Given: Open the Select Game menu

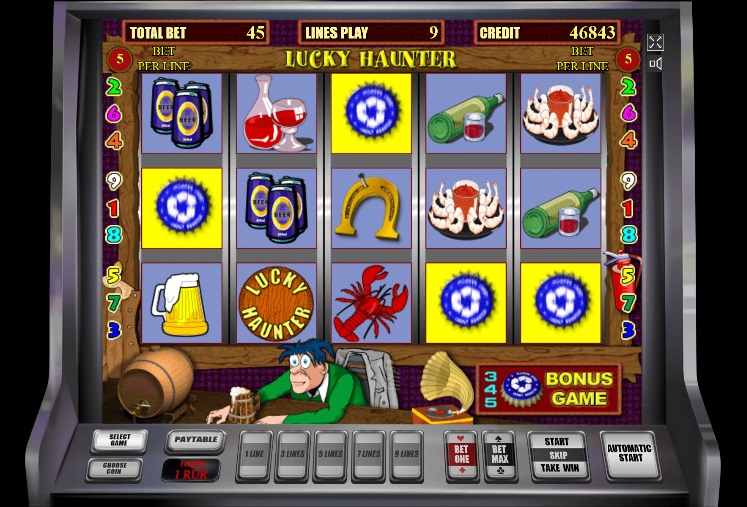Looking at the screenshot, I should point(119,440).
